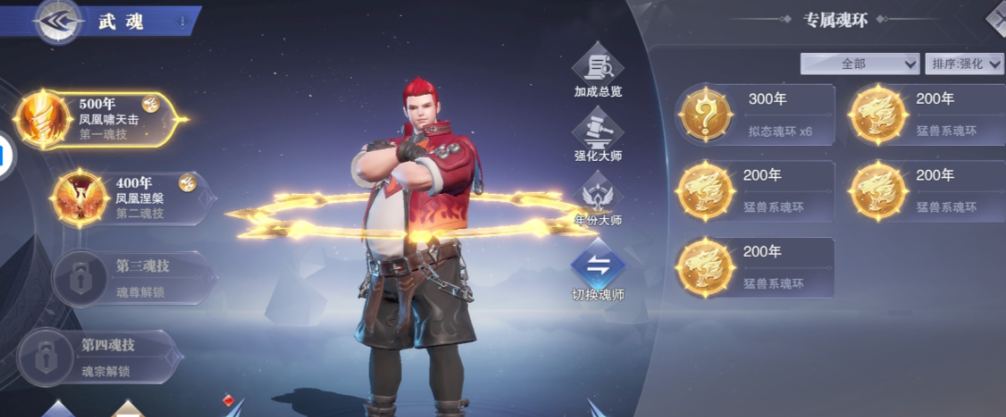Select second soul skill 凤凰涅槃
This screenshot has width=1006, height=417.
(x=130, y=197)
